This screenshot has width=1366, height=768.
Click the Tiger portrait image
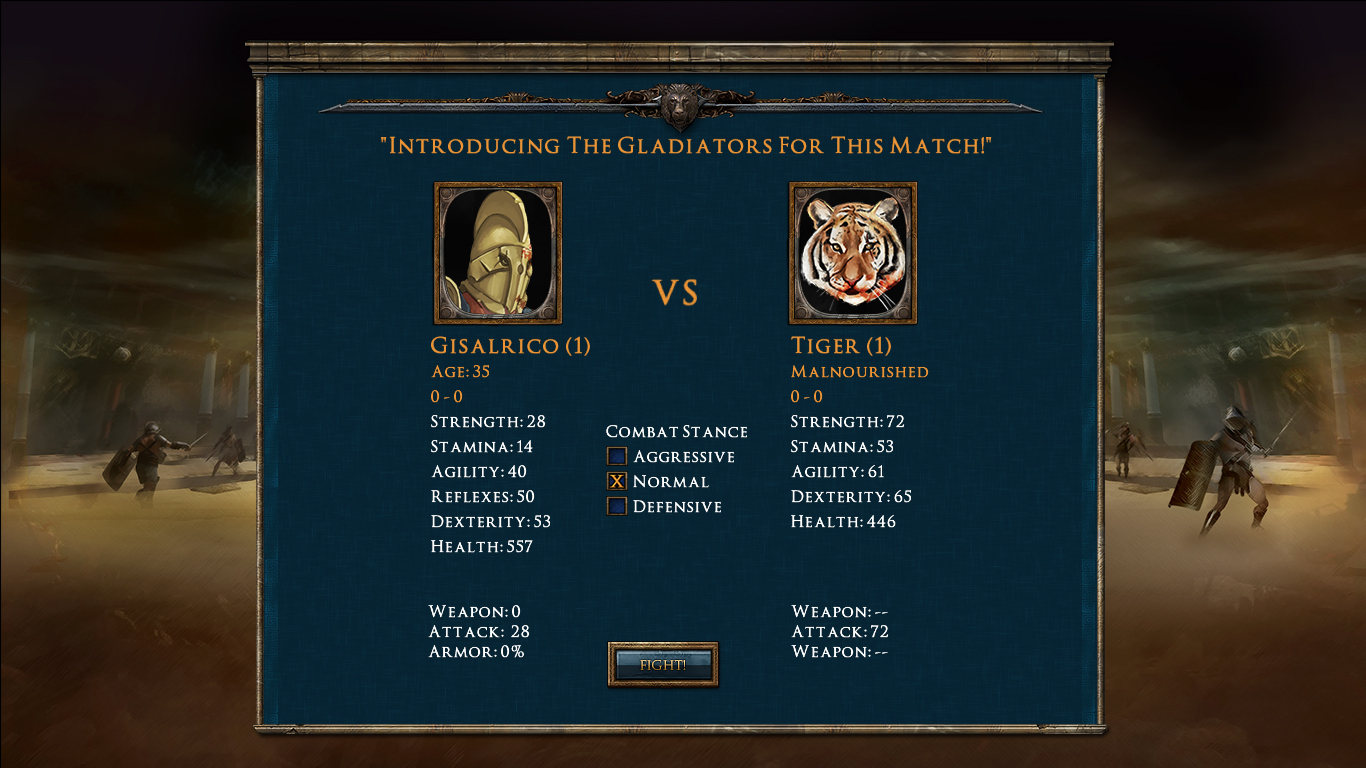tap(852, 252)
